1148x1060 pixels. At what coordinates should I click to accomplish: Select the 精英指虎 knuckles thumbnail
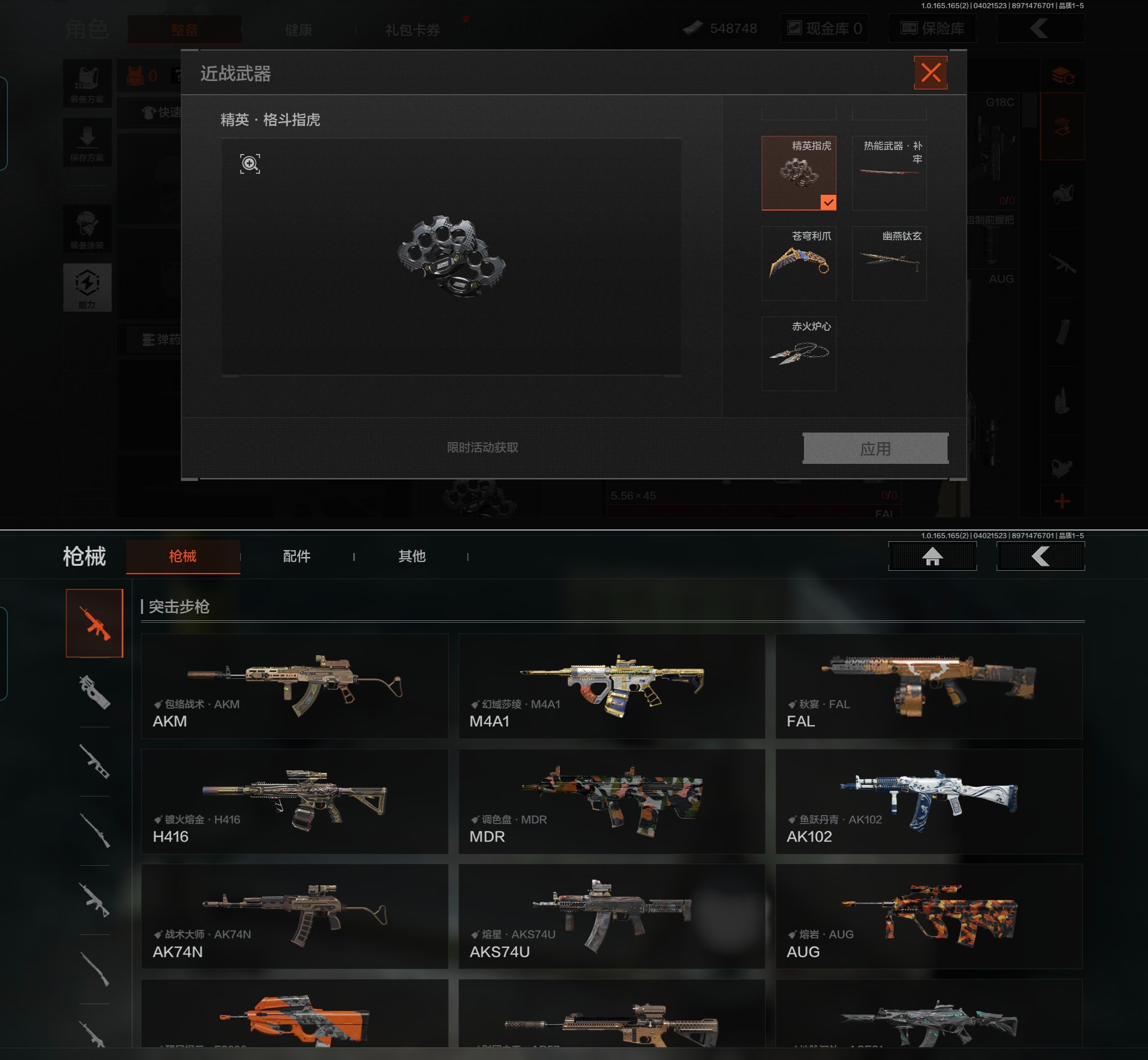[798, 173]
